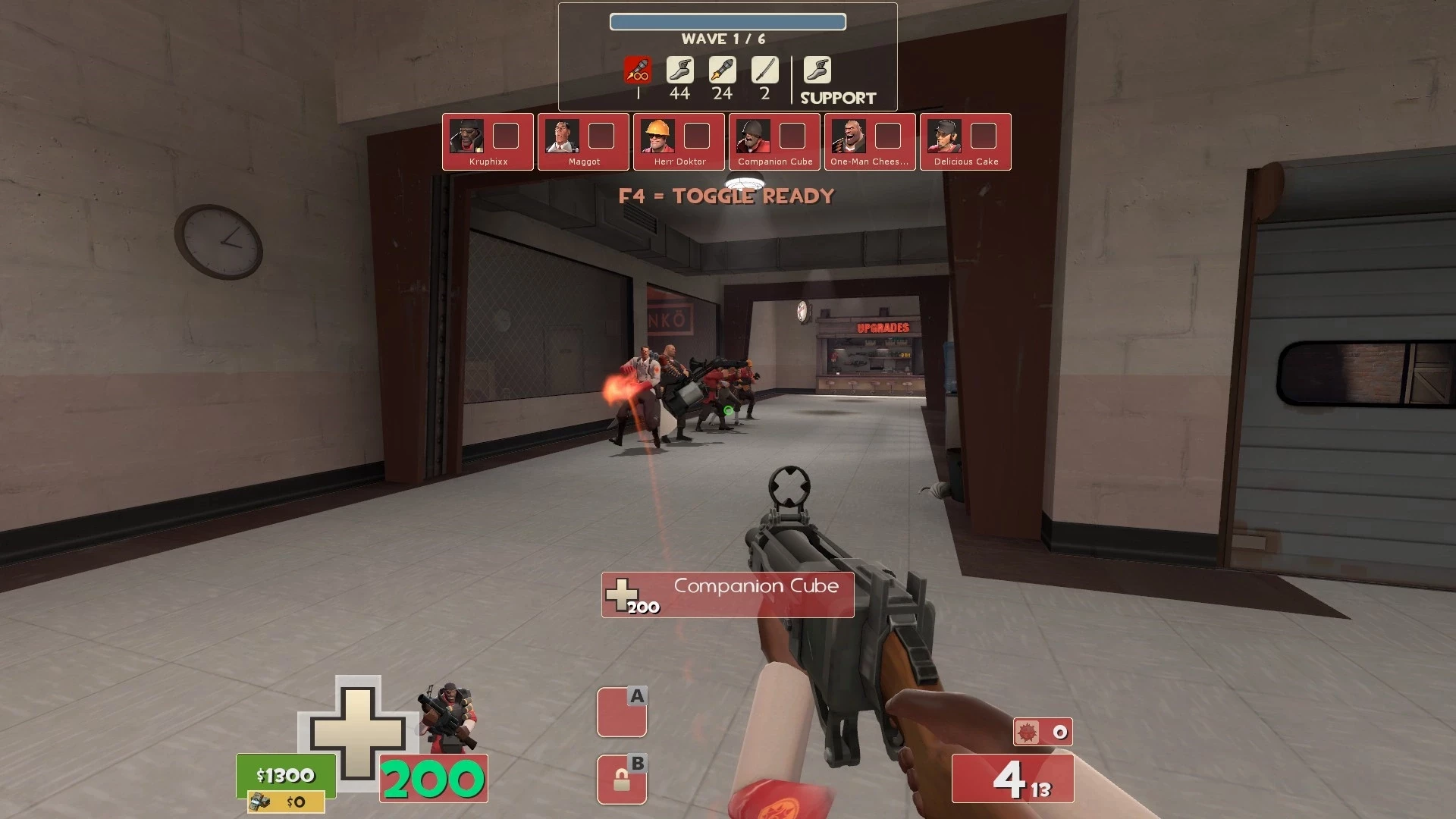Select One-Man Chees... heavy panel
Image resolution: width=1456 pixels, height=819 pixels.
[x=870, y=142]
